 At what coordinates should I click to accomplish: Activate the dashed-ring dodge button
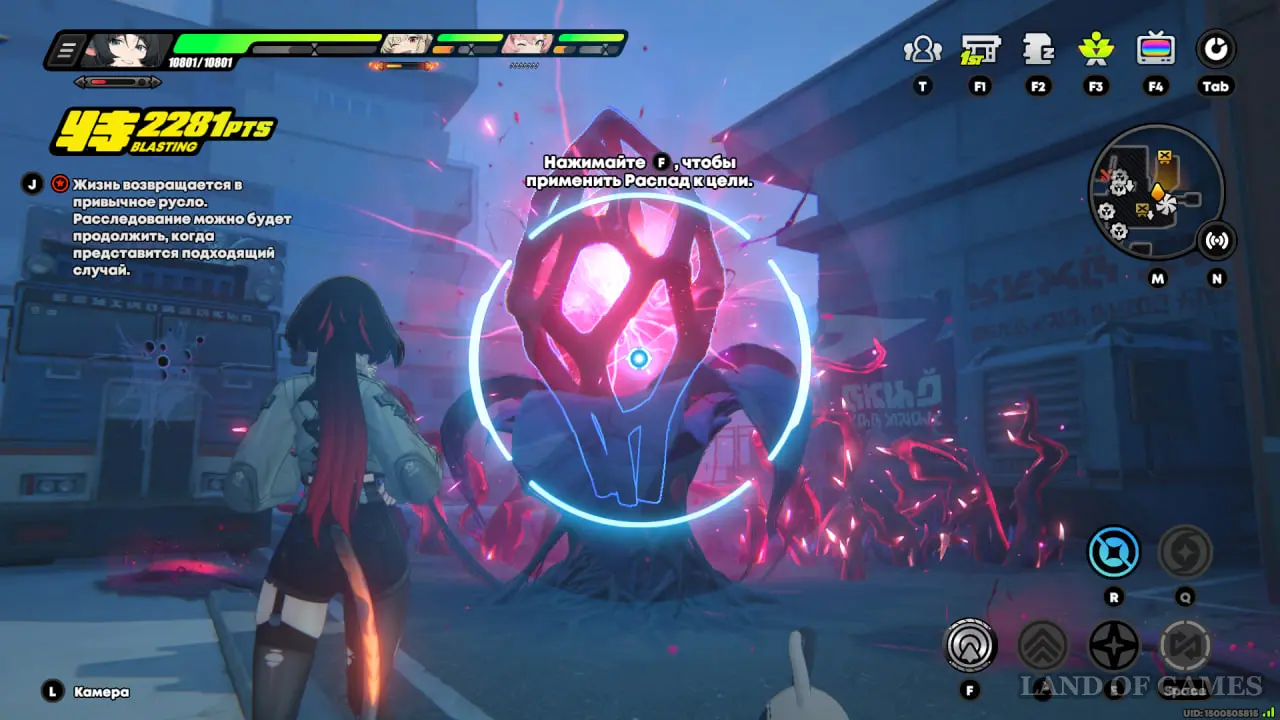1185,646
